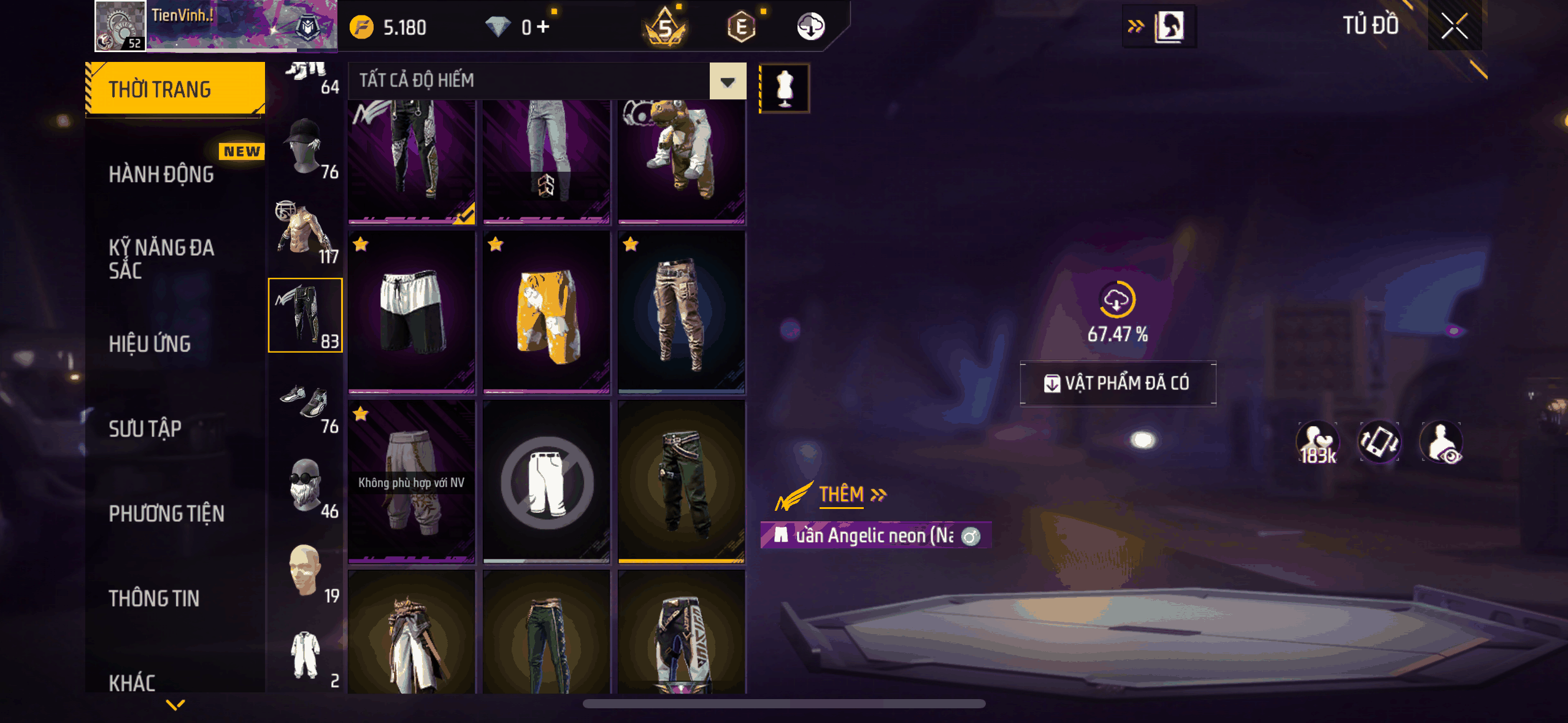Close the TỦ ĐỒ wardrobe screen
This screenshot has height=723, width=1568.
[1454, 26]
